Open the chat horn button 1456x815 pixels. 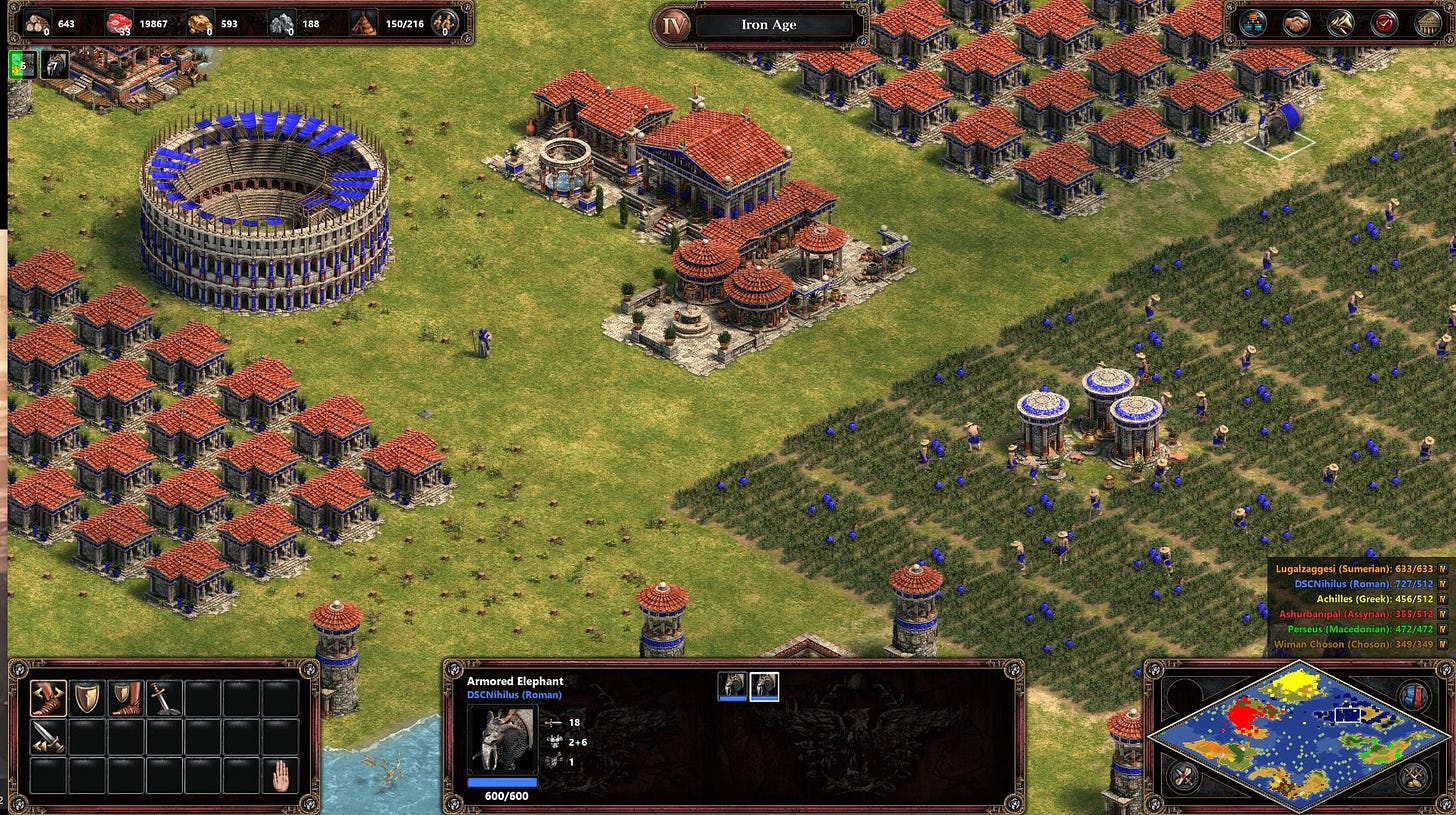pos(1341,22)
